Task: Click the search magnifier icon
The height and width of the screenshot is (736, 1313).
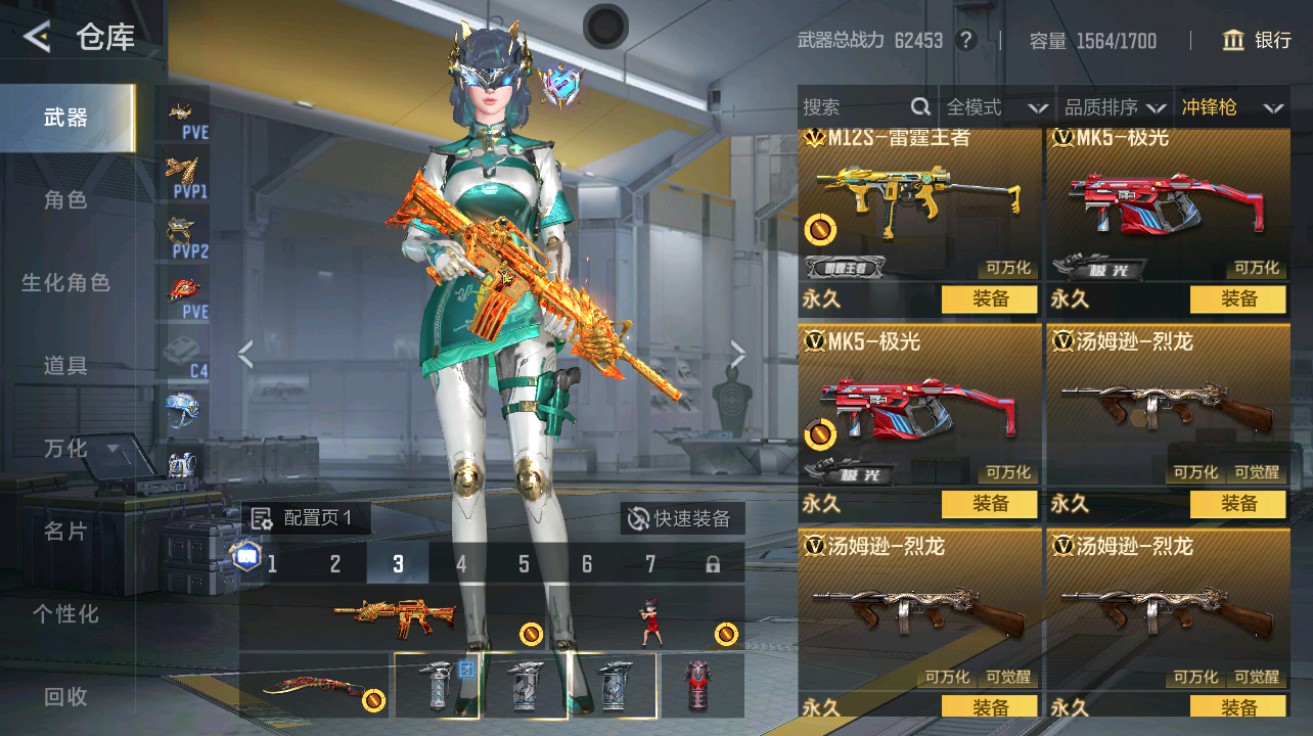Action: click(x=919, y=106)
